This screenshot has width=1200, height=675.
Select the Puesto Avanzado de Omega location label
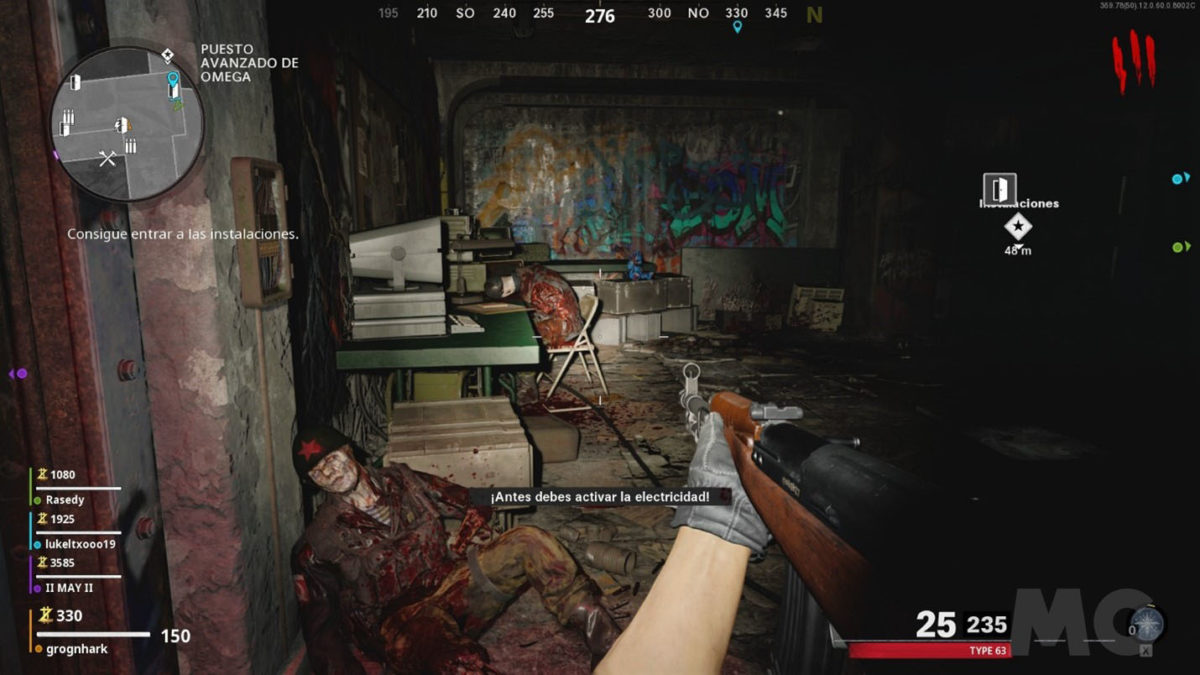[249, 62]
